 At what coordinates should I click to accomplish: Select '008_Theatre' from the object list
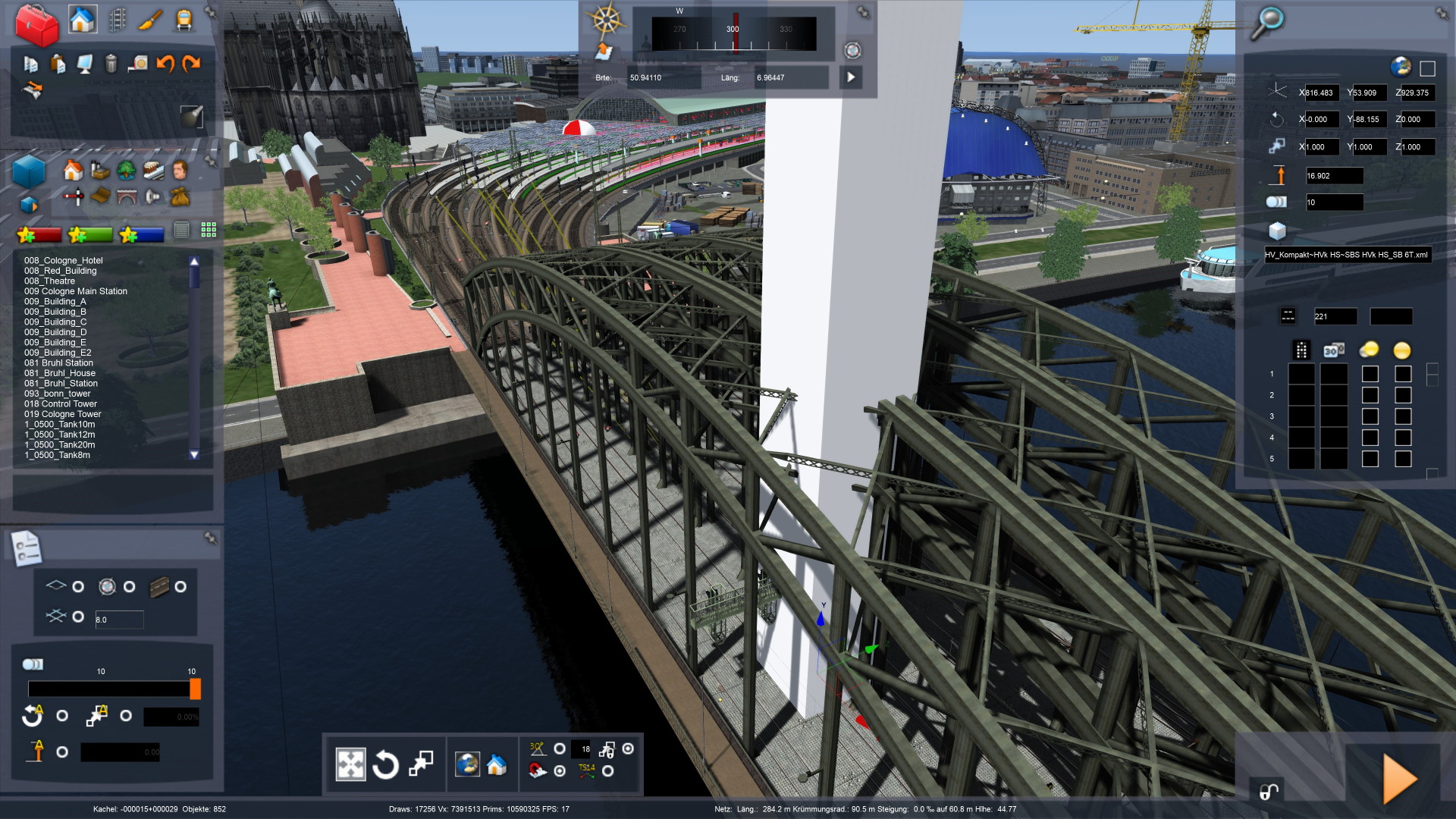tap(49, 281)
